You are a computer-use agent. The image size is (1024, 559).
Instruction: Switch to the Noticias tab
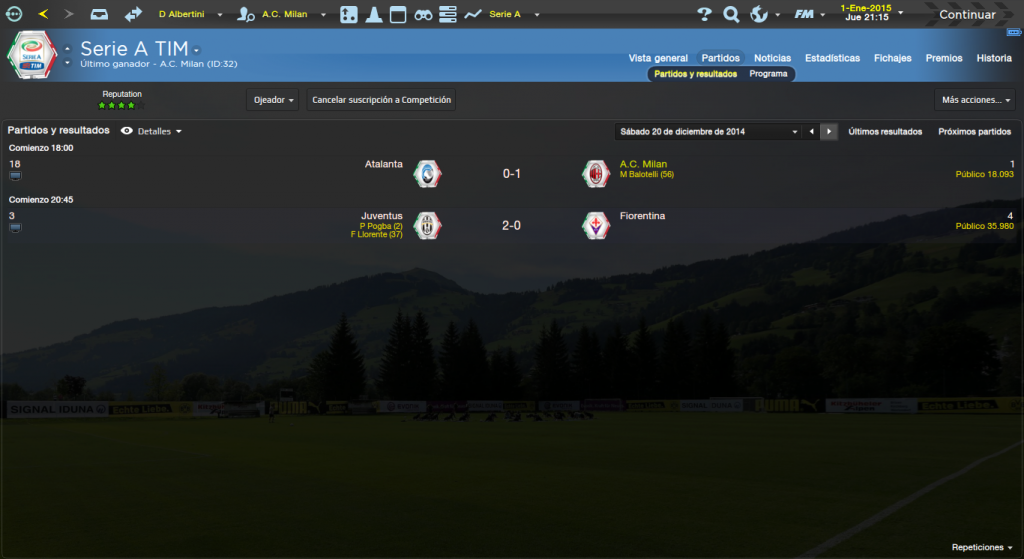click(772, 58)
